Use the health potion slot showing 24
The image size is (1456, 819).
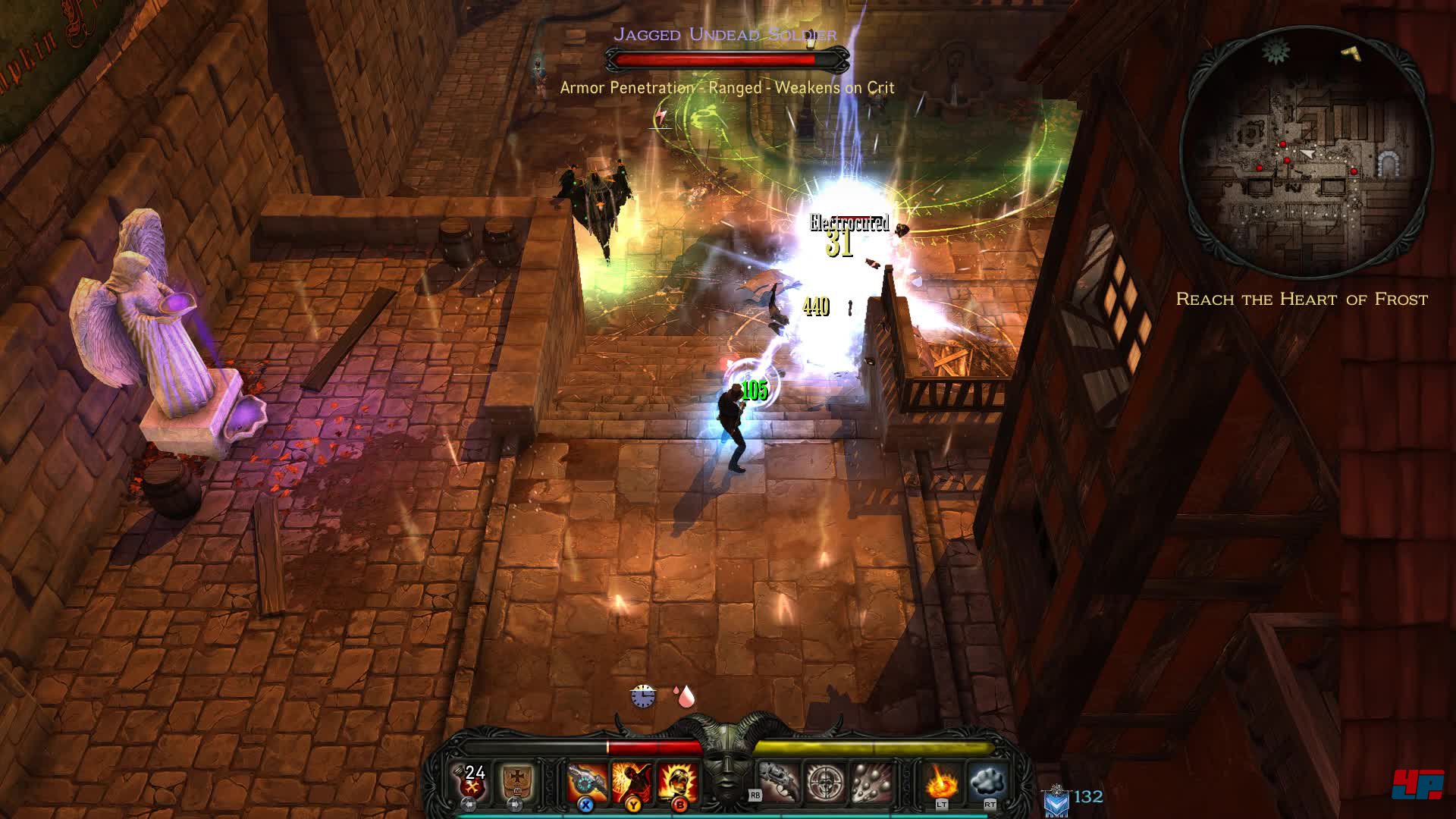tap(475, 781)
